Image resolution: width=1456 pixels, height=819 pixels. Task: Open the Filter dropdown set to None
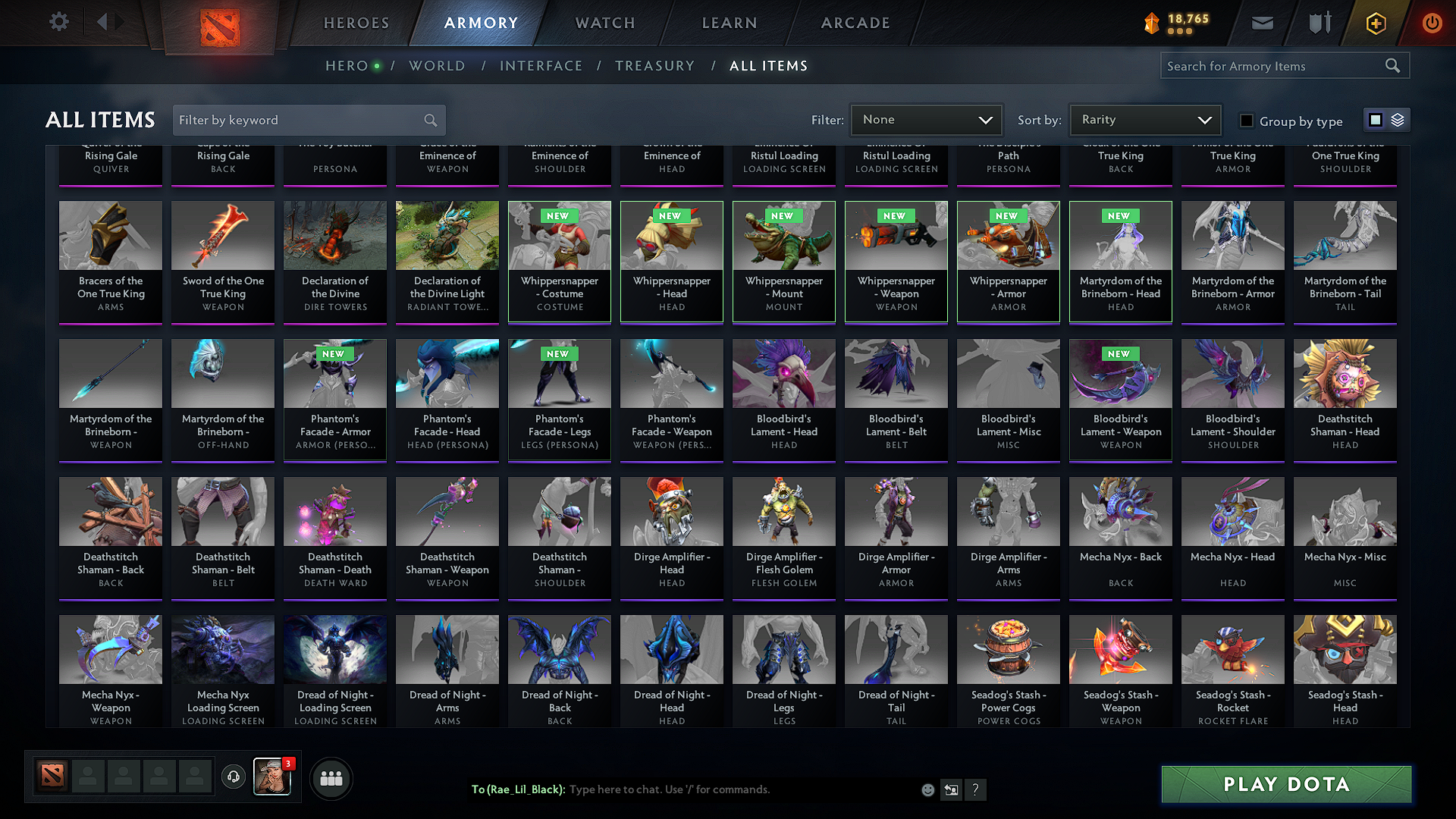(926, 119)
